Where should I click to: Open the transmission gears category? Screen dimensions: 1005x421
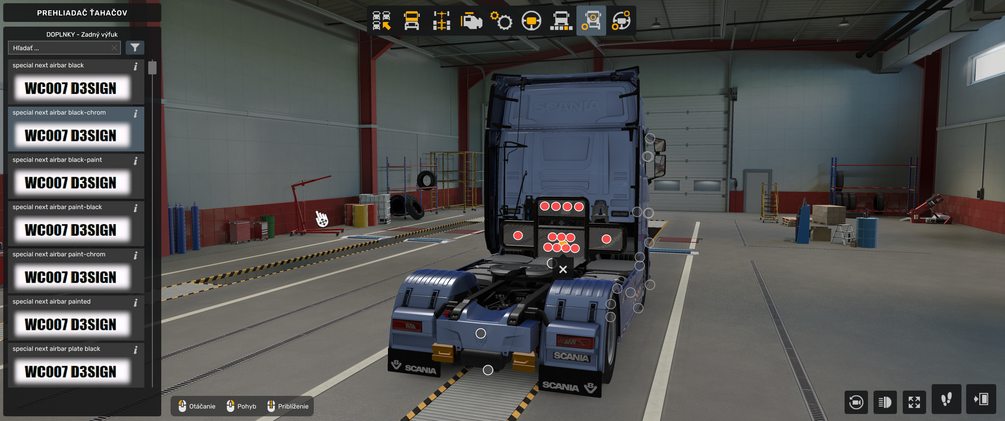501,20
